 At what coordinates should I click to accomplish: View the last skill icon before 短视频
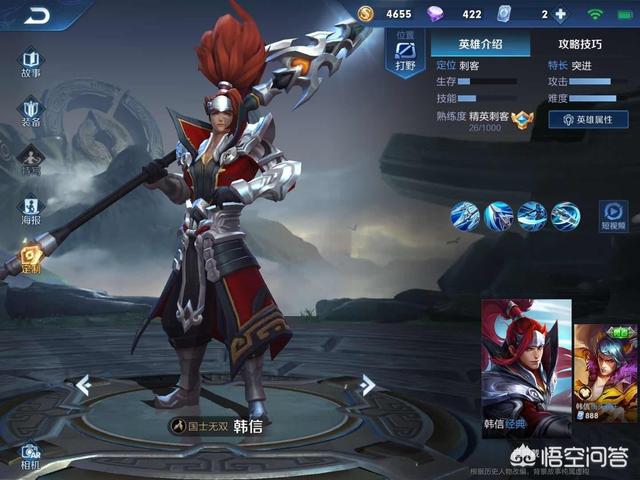[x=565, y=213]
